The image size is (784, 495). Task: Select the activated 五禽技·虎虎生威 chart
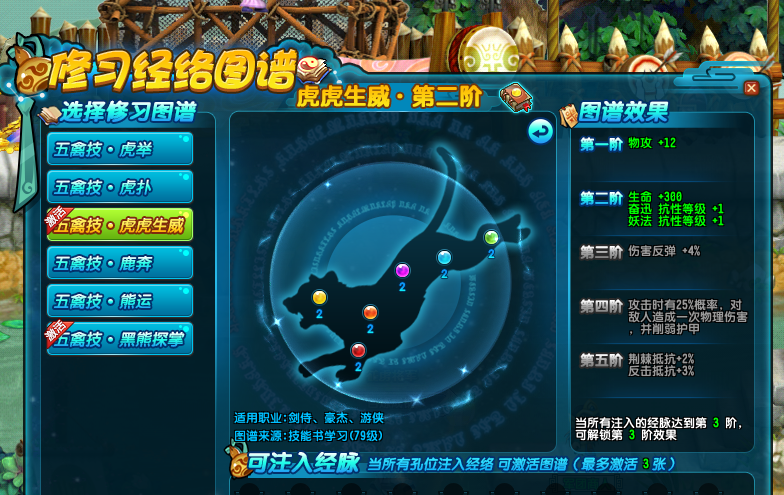[x=120, y=225]
